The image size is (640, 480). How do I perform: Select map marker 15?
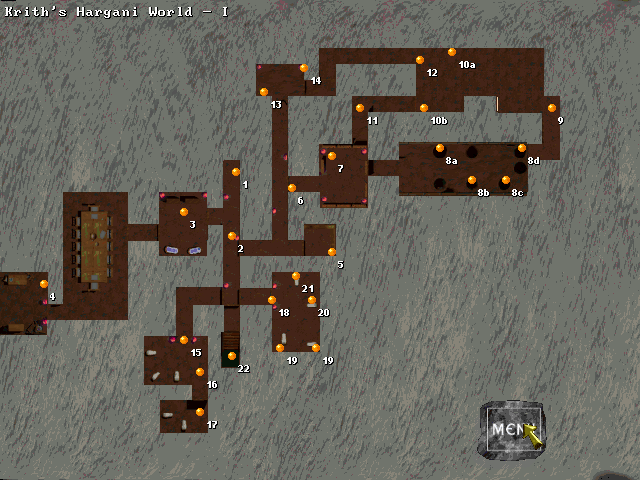[x=184, y=340]
